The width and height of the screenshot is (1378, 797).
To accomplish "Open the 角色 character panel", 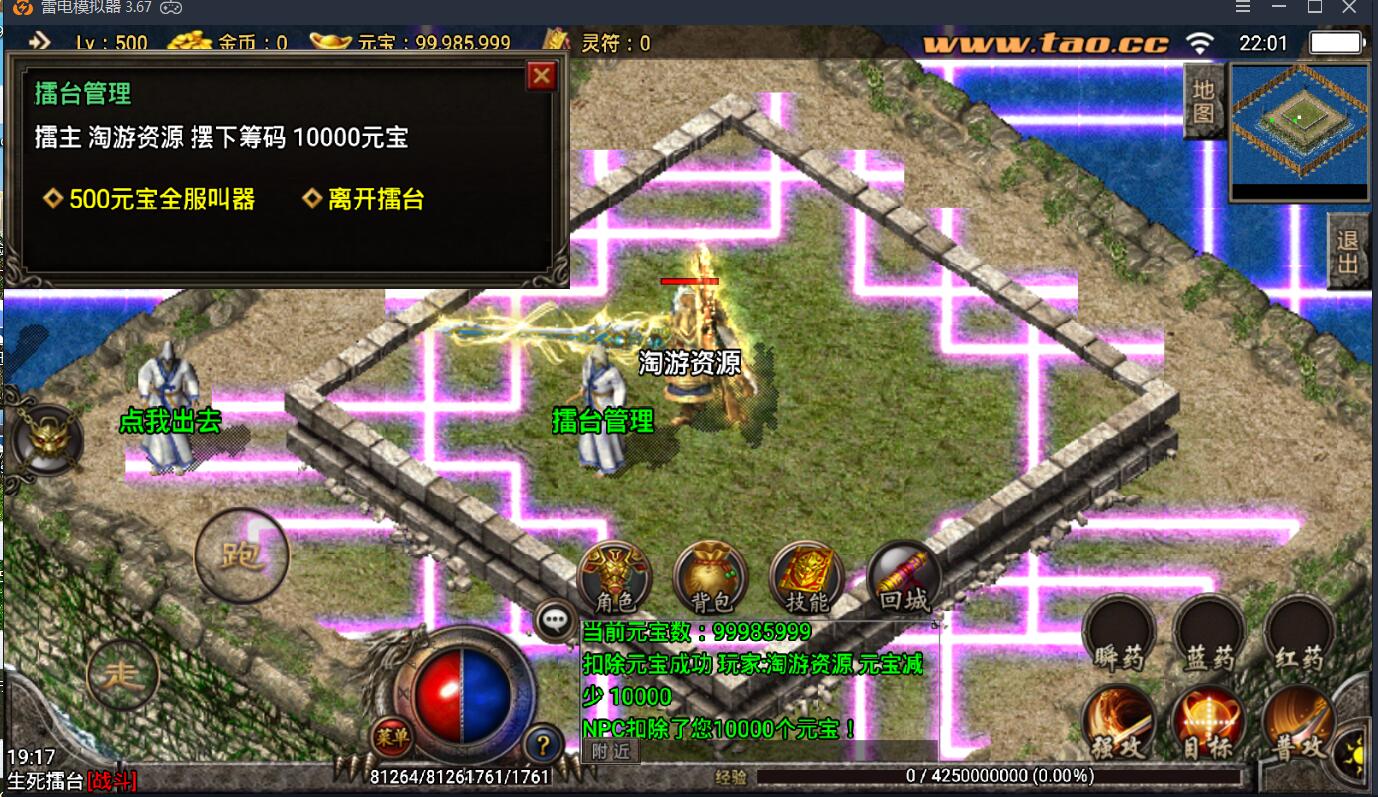I will 615,579.
